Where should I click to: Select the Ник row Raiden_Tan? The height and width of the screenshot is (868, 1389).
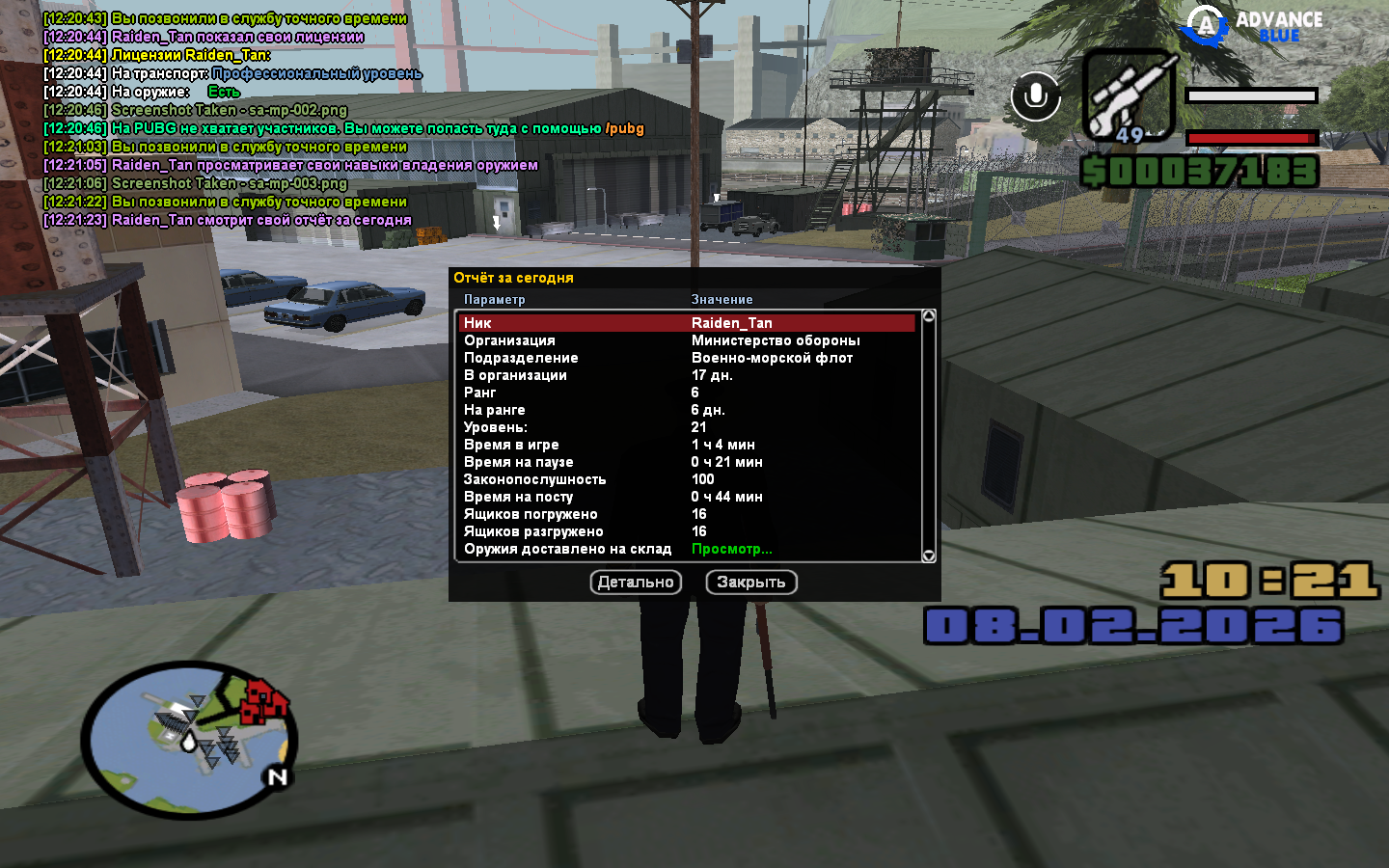pos(687,323)
